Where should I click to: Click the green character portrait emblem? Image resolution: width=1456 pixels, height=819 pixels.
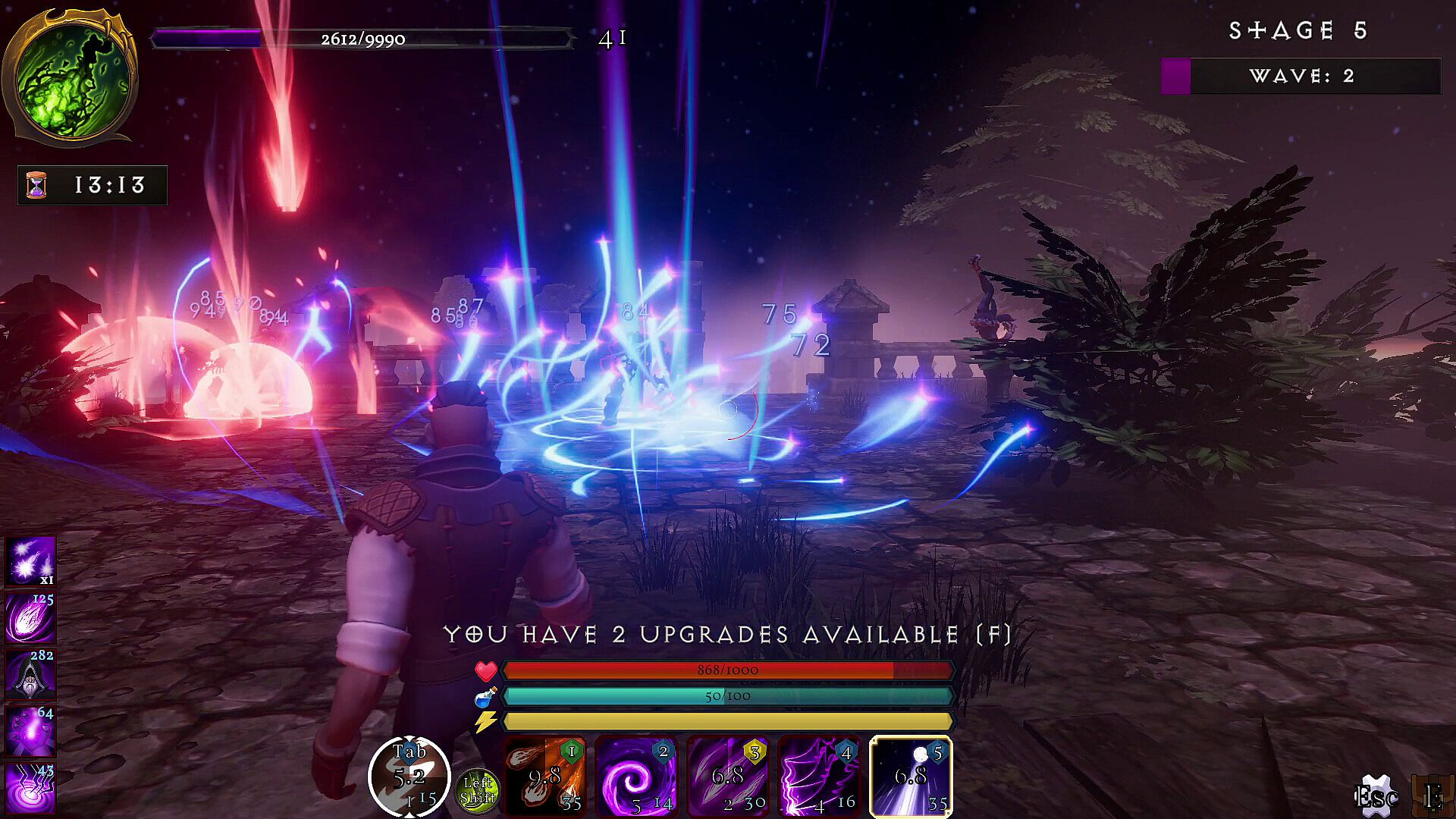[x=70, y=76]
